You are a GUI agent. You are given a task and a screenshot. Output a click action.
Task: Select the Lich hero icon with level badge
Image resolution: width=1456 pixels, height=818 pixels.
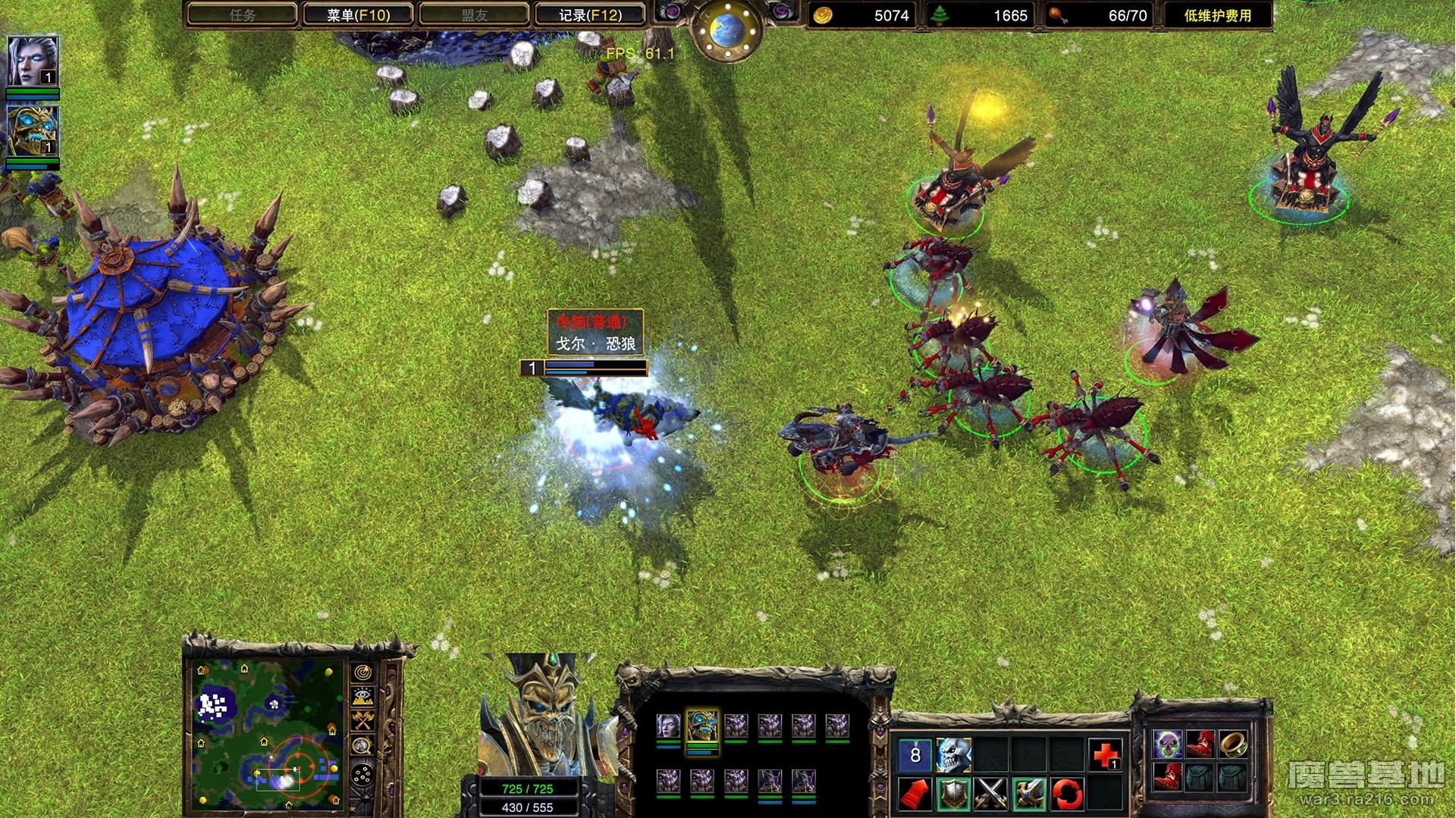pos(32,131)
